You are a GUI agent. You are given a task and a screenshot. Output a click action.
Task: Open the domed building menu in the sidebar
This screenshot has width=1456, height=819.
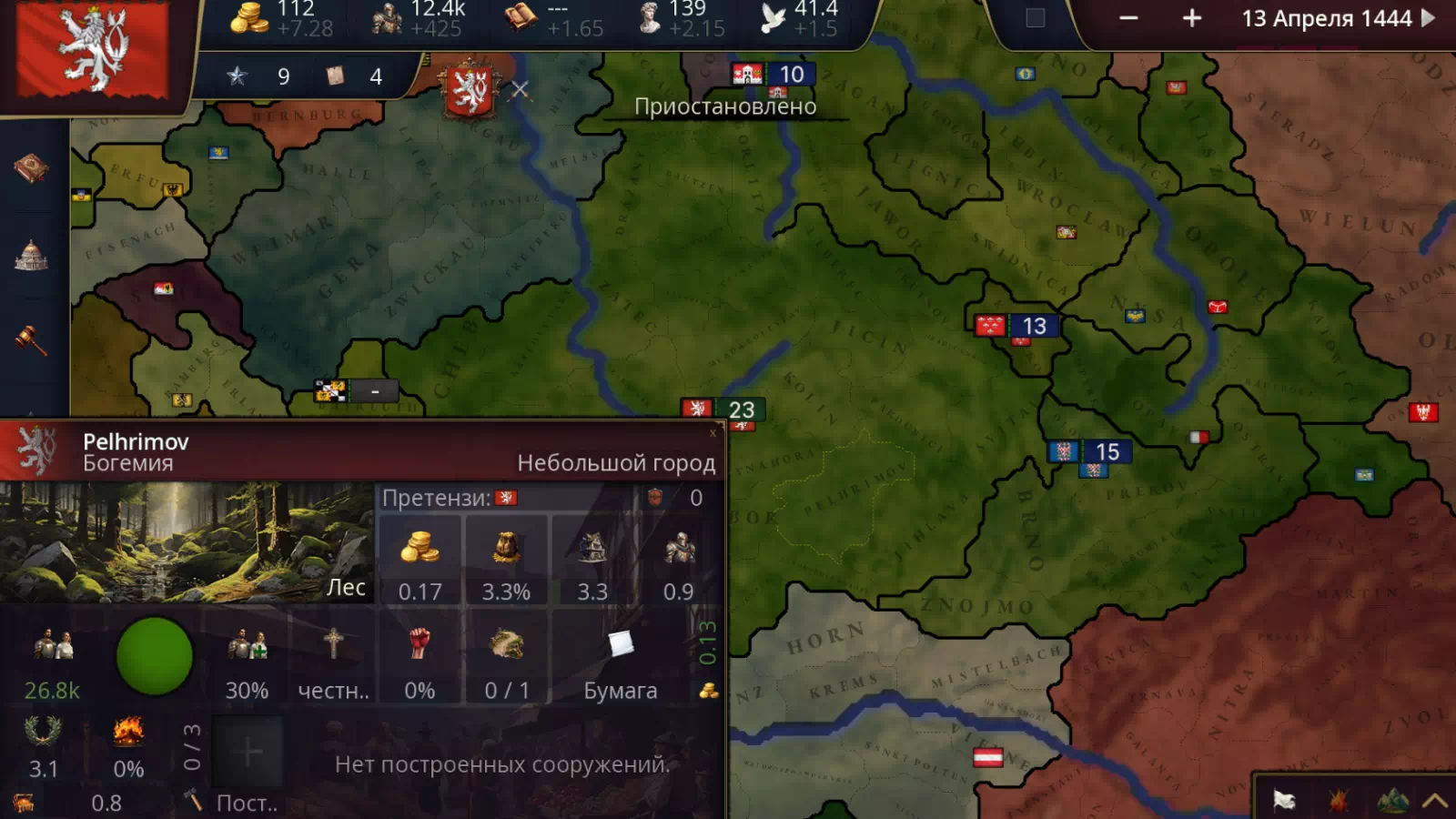point(31,255)
